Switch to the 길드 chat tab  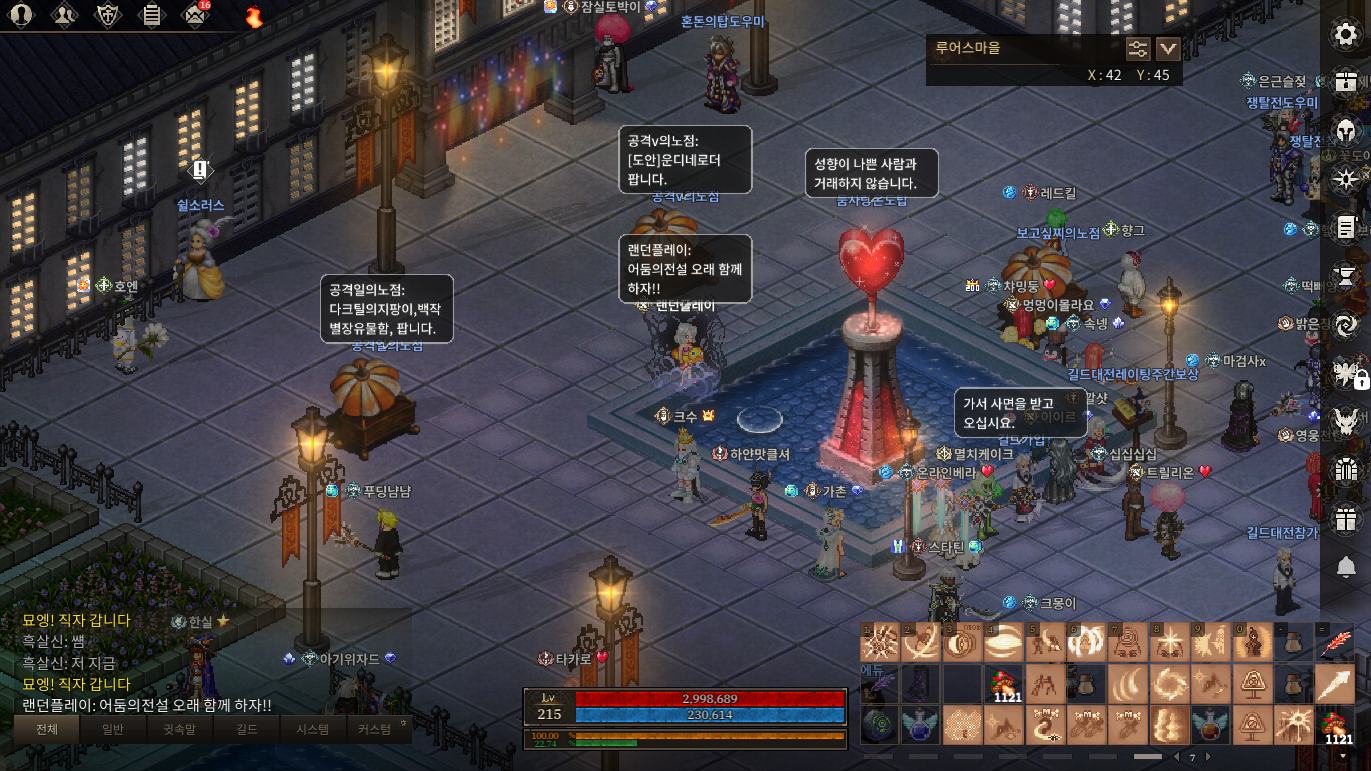(246, 729)
